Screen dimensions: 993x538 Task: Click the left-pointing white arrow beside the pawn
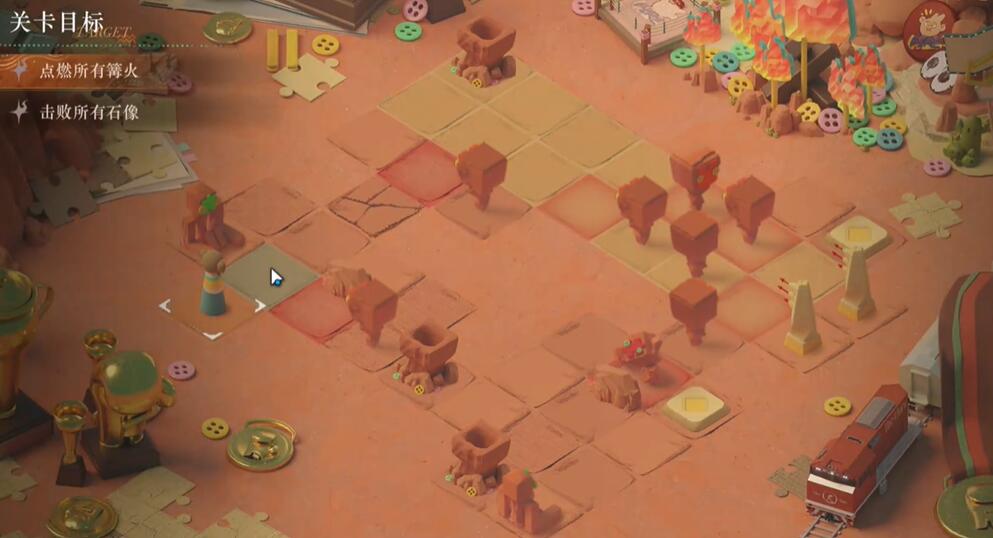[x=165, y=305]
